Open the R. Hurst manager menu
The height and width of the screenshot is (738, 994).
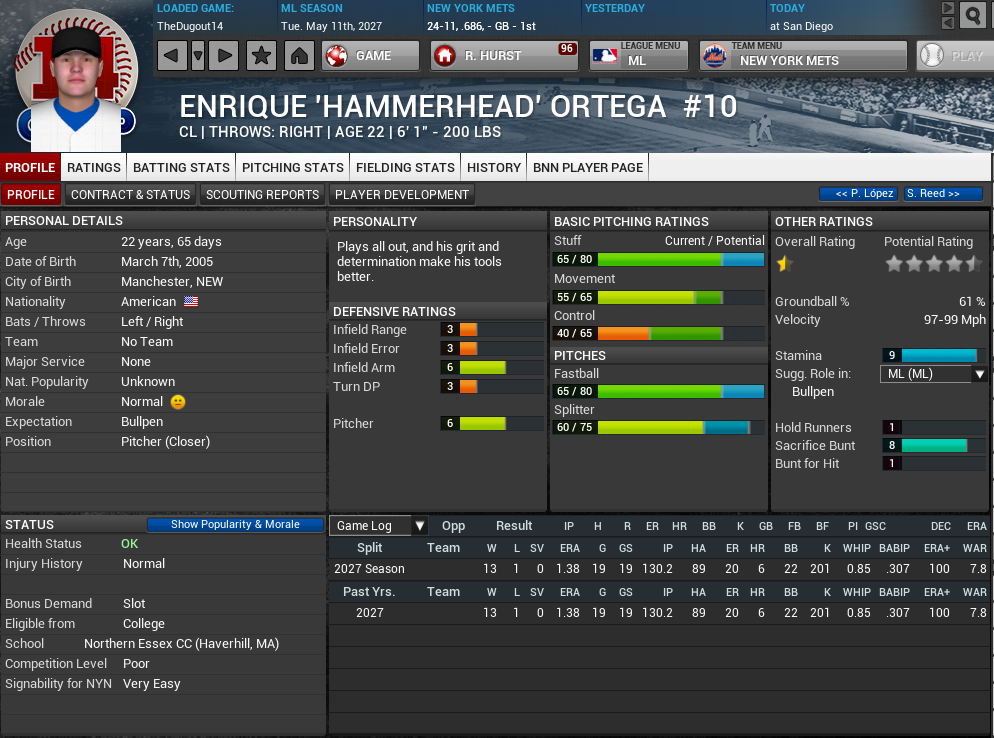[x=505, y=56]
